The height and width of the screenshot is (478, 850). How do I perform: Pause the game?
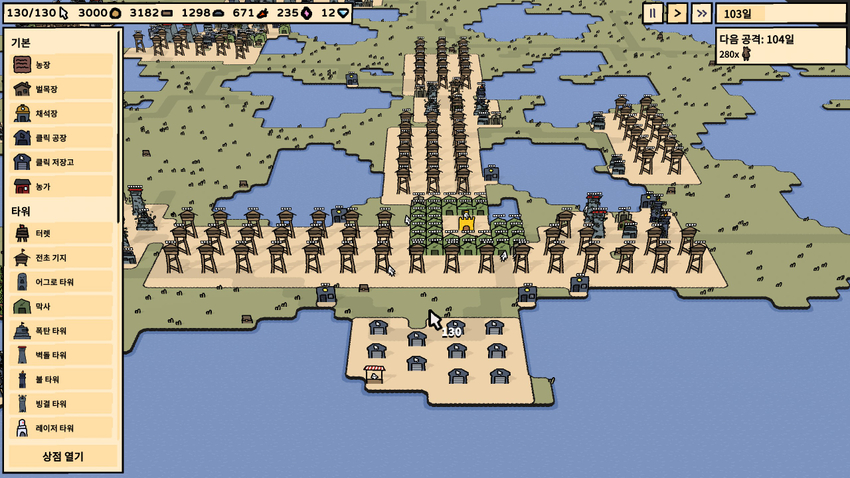[x=652, y=13]
